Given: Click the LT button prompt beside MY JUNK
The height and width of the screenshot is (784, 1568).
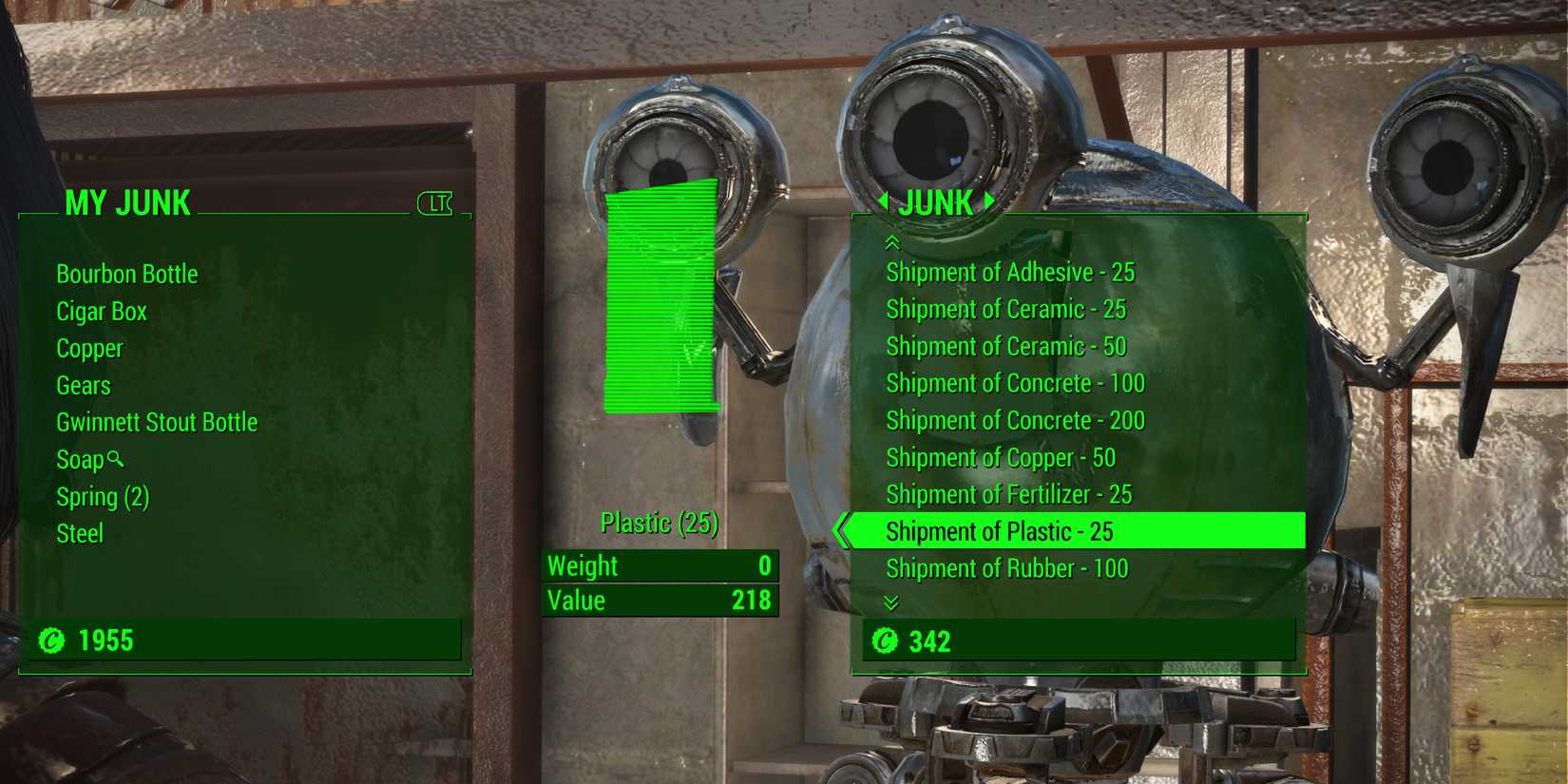Looking at the screenshot, I should tap(435, 202).
